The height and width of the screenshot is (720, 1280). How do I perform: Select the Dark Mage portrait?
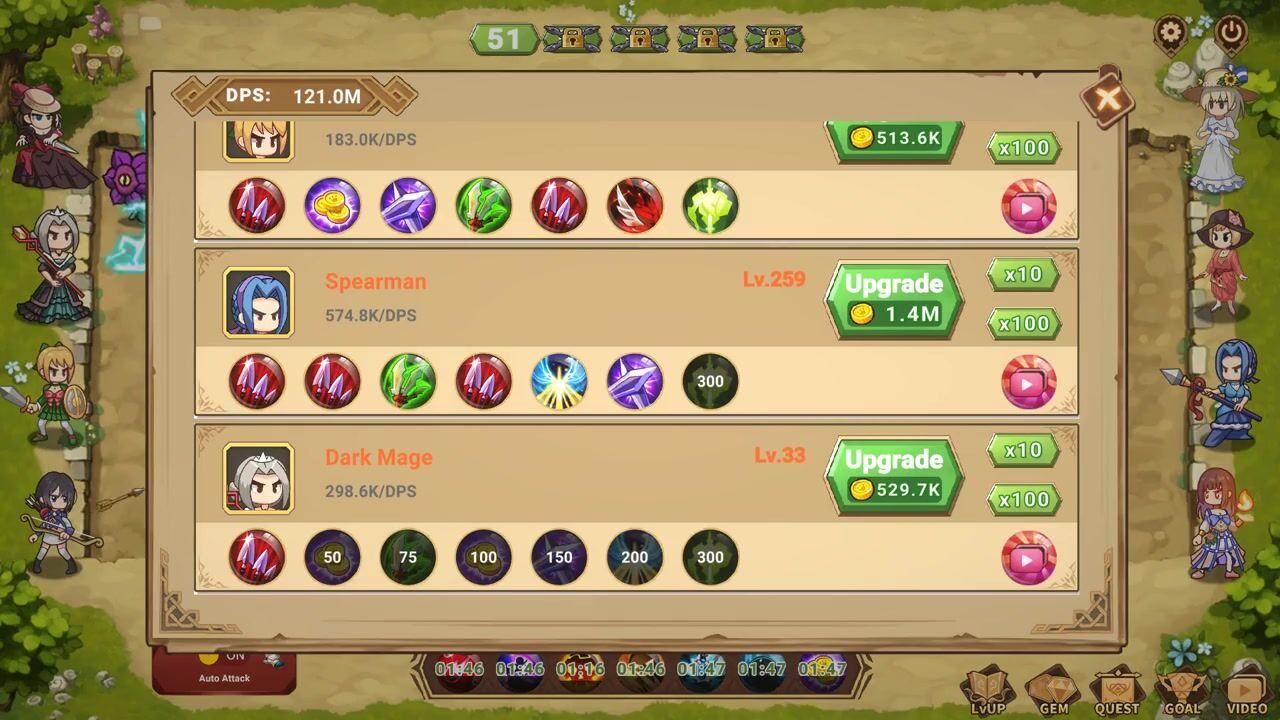pyautogui.click(x=258, y=478)
